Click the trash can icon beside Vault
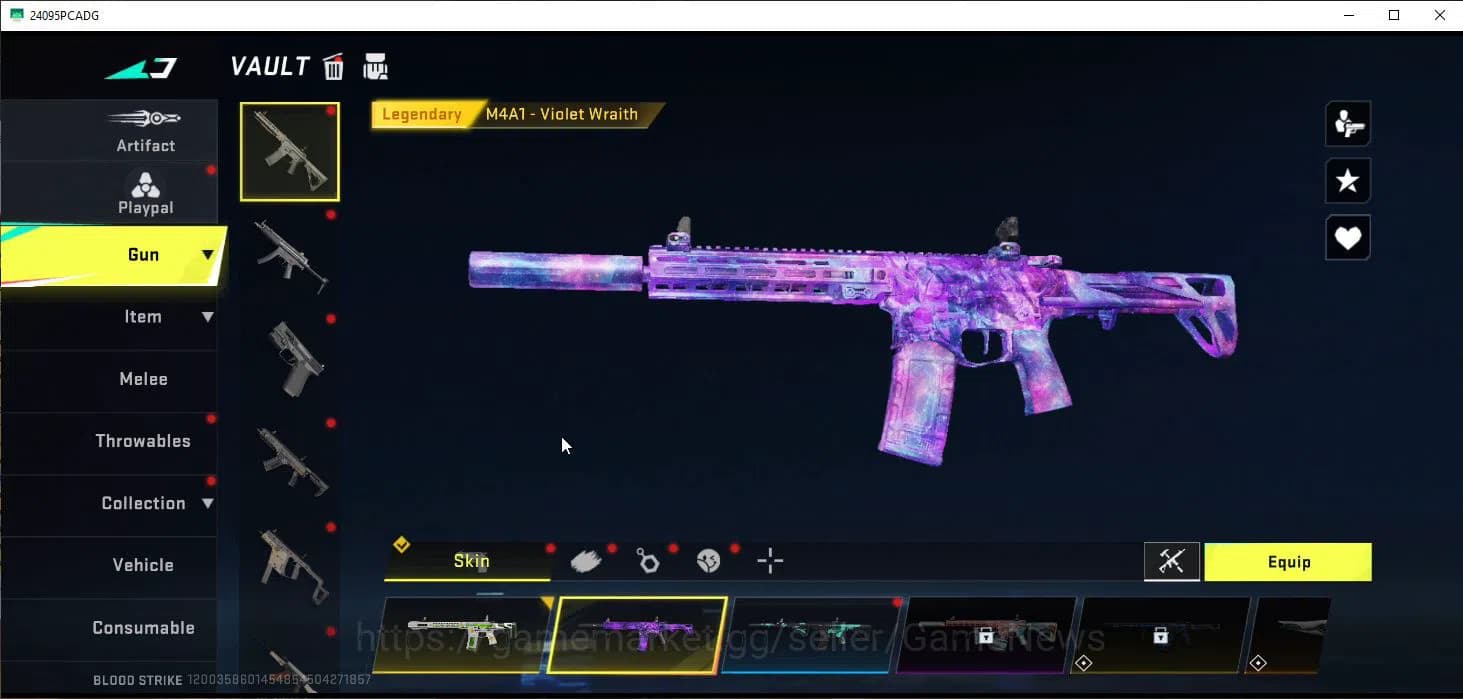The height and width of the screenshot is (699, 1463). [334, 67]
